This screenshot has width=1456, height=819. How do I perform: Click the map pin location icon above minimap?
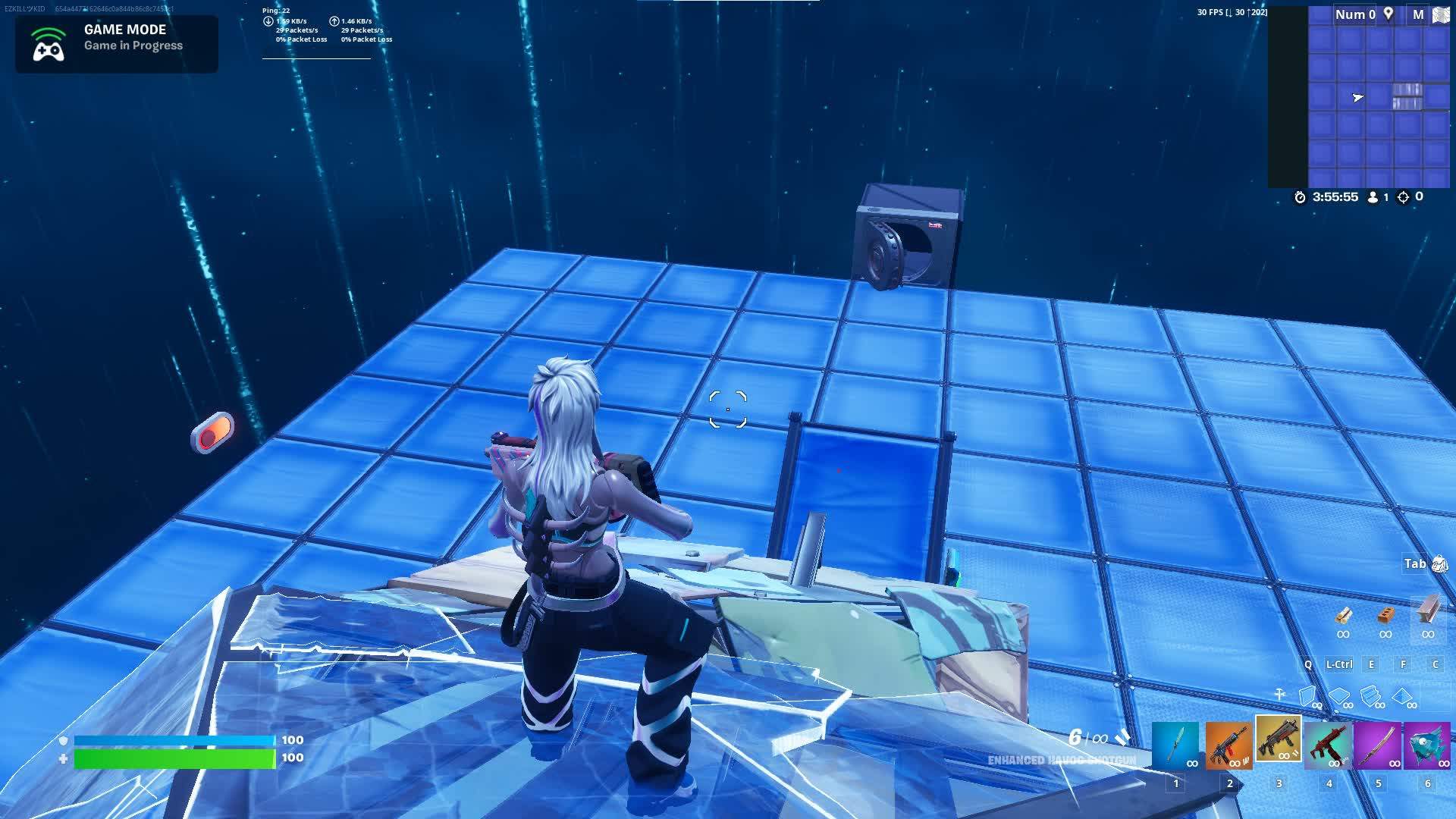pos(1389,14)
